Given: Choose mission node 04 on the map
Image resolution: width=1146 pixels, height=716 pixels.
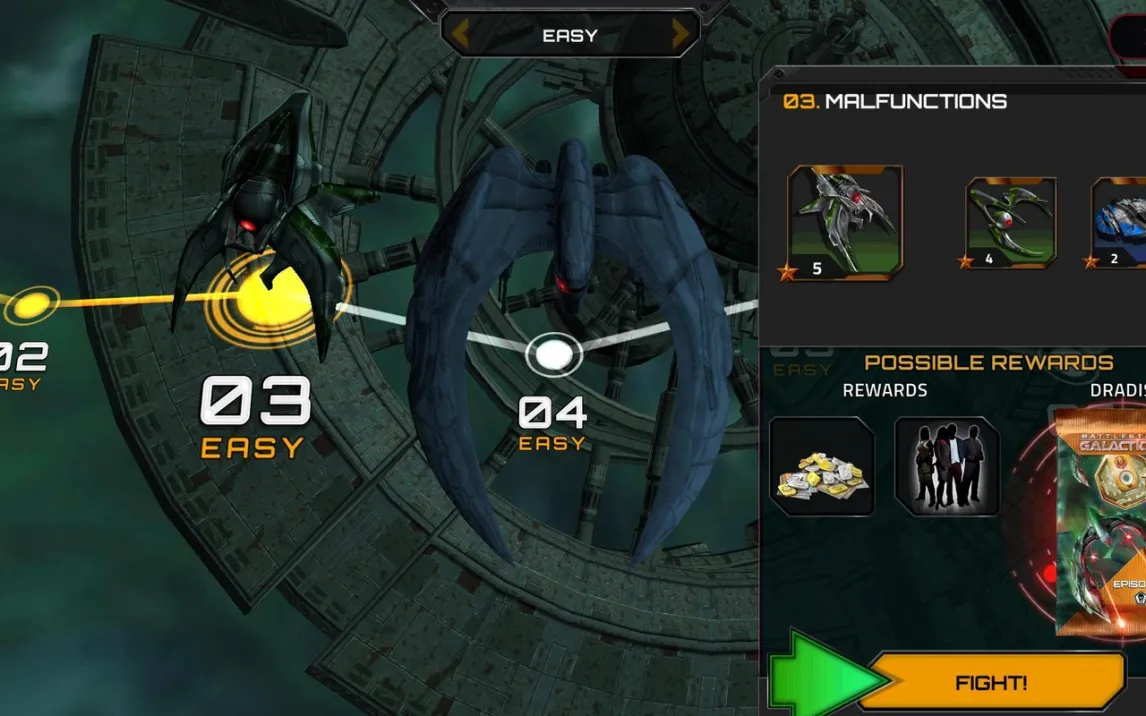Looking at the screenshot, I should [553, 353].
